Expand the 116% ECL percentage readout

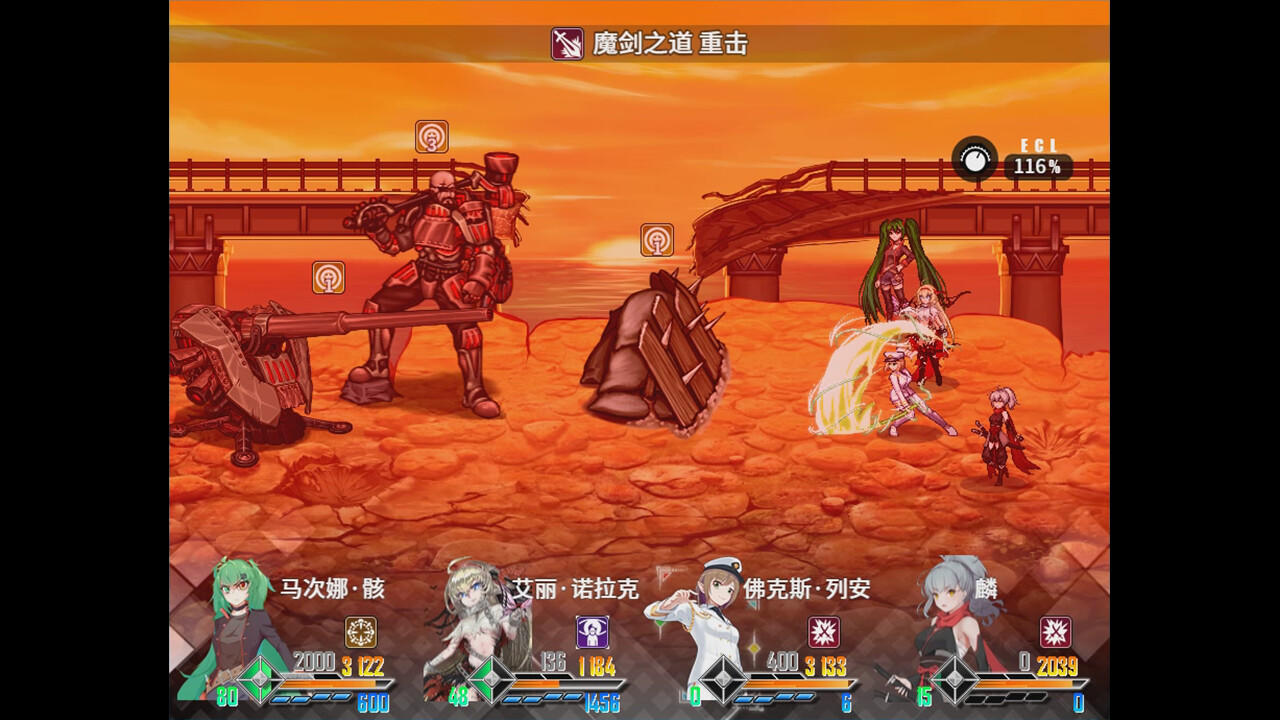1039,167
